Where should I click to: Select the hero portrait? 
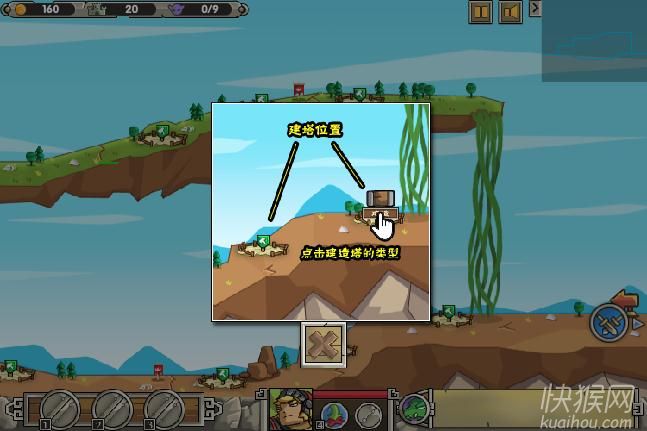[x=290, y=409]
